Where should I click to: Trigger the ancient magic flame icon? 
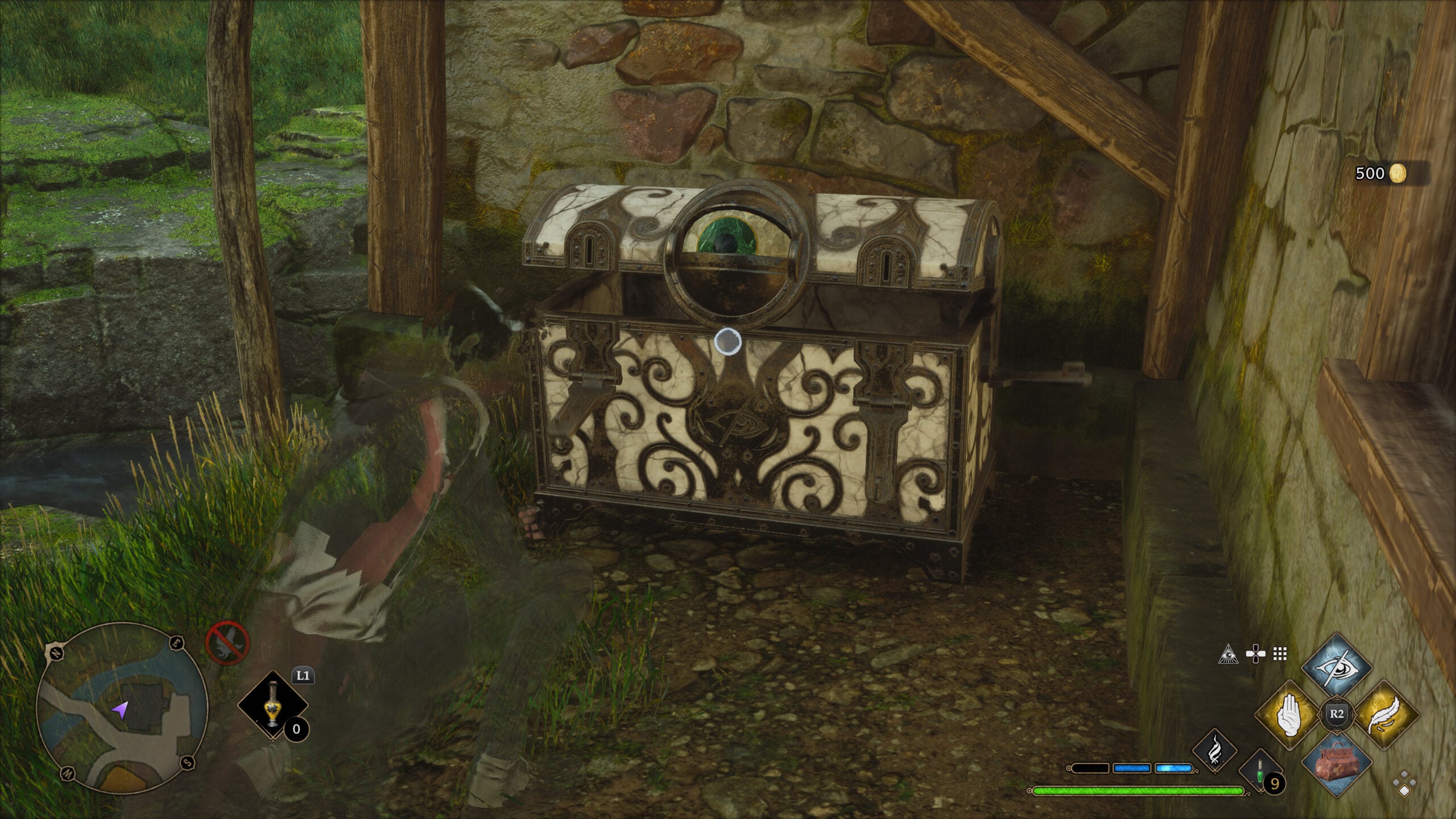coord(1213,751)
